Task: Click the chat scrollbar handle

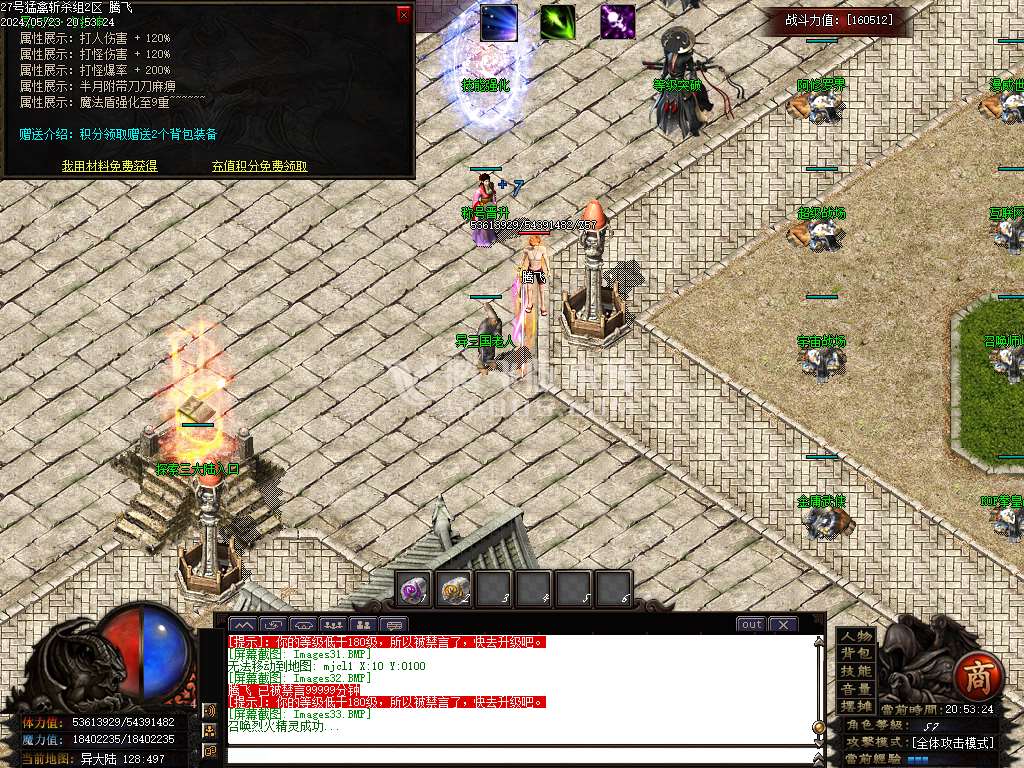Action: (819, 727)
